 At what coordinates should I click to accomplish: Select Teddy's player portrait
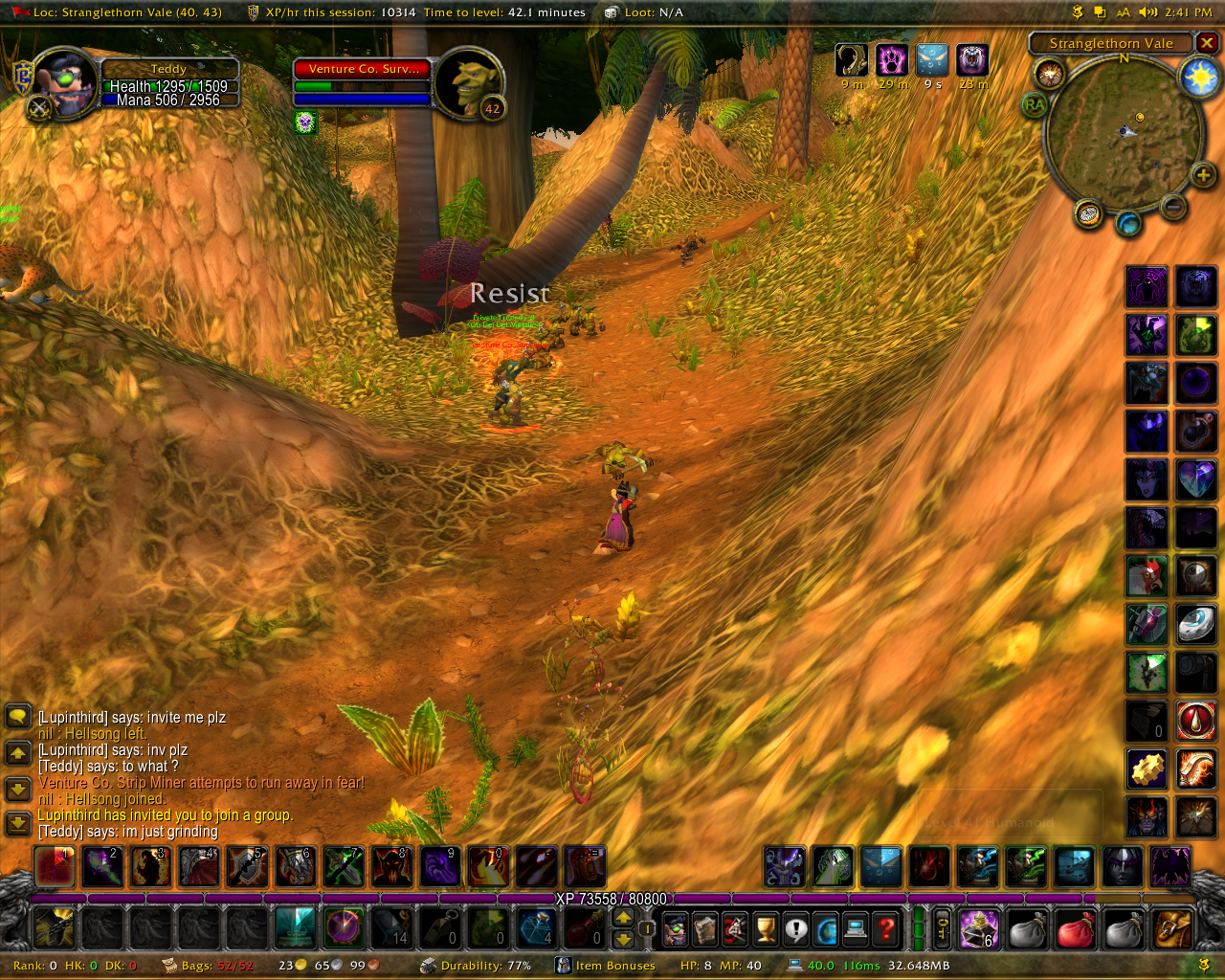coord(64,85)
